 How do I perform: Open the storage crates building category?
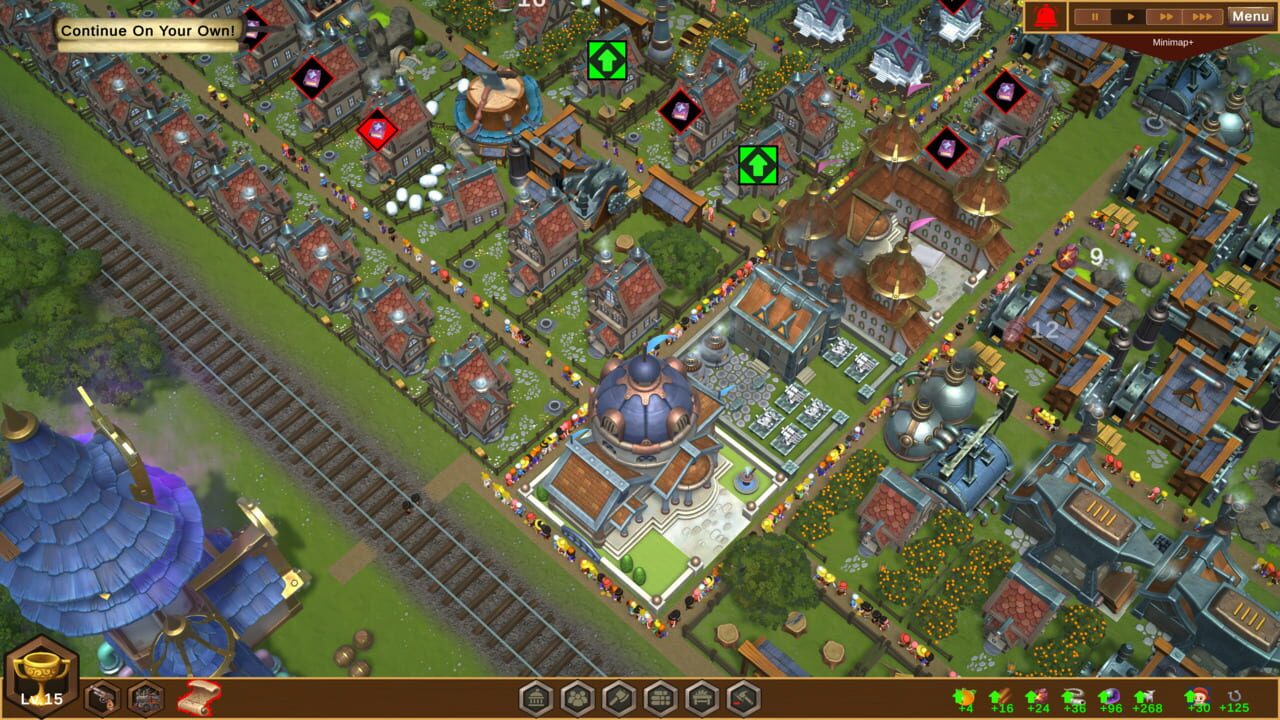pyautogui.click(x=660, y=697)
